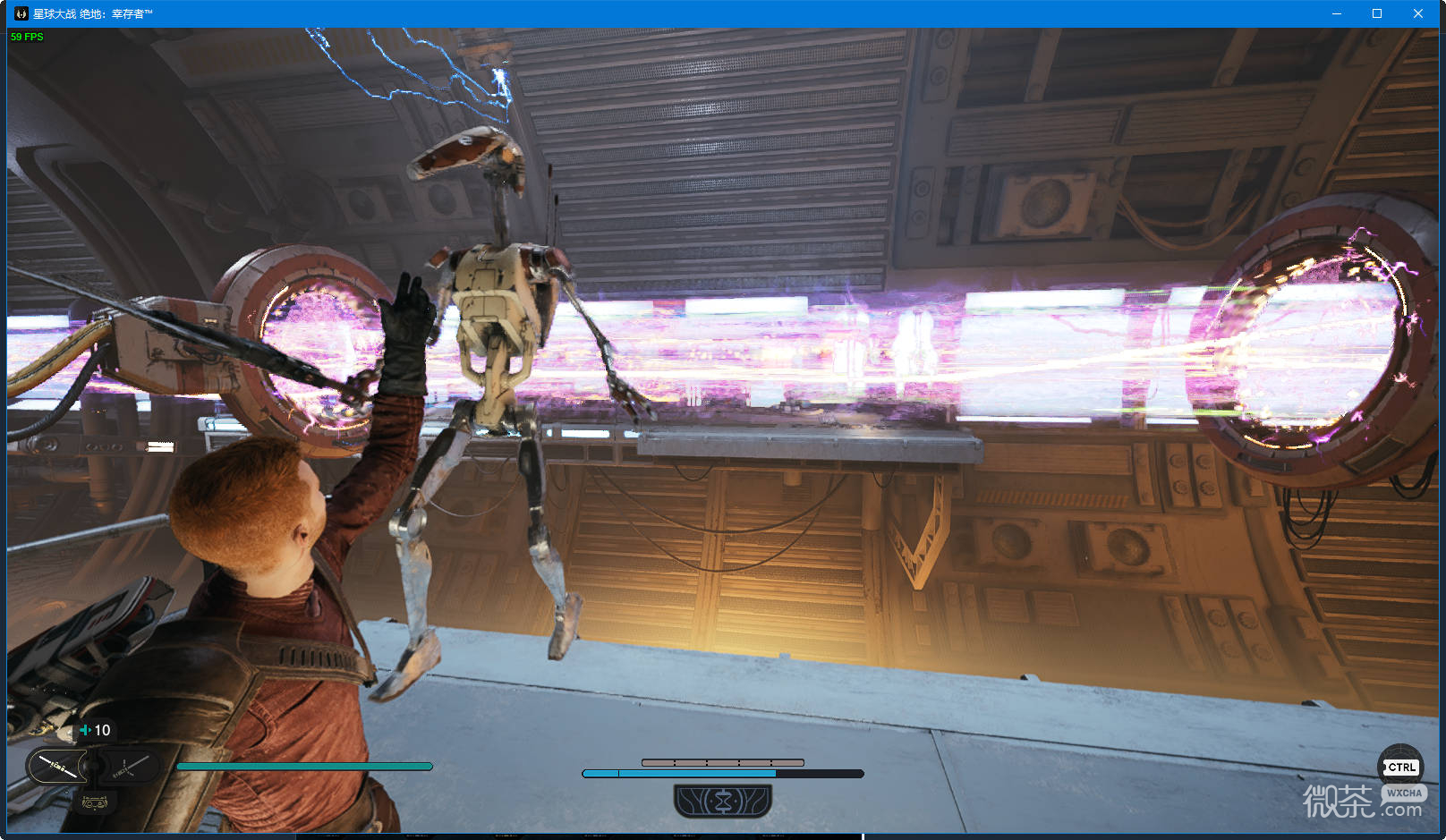
Task: Use the stim canister heal icon
Action: 86,730
